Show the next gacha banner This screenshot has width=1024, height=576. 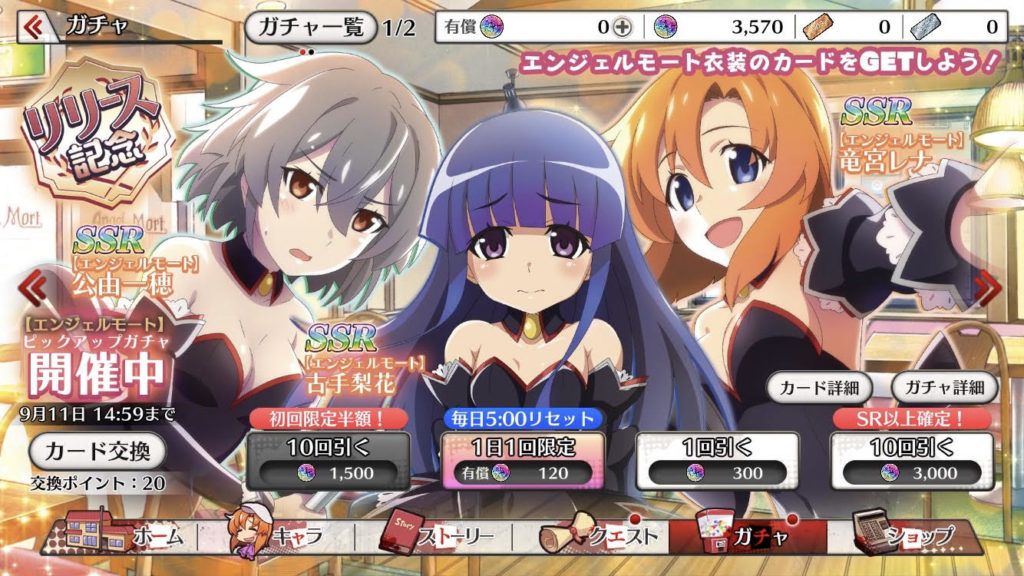point(988,288)
